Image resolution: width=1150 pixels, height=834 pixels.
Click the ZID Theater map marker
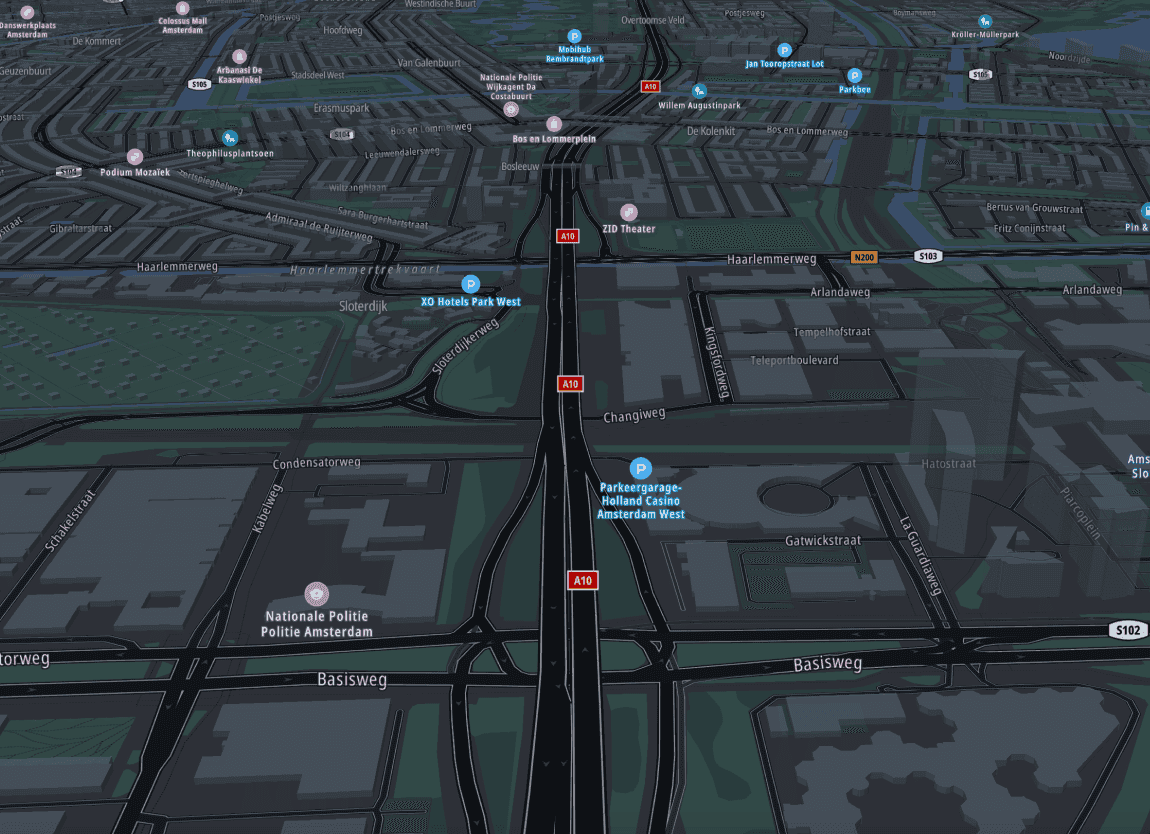tap(629, 212)
